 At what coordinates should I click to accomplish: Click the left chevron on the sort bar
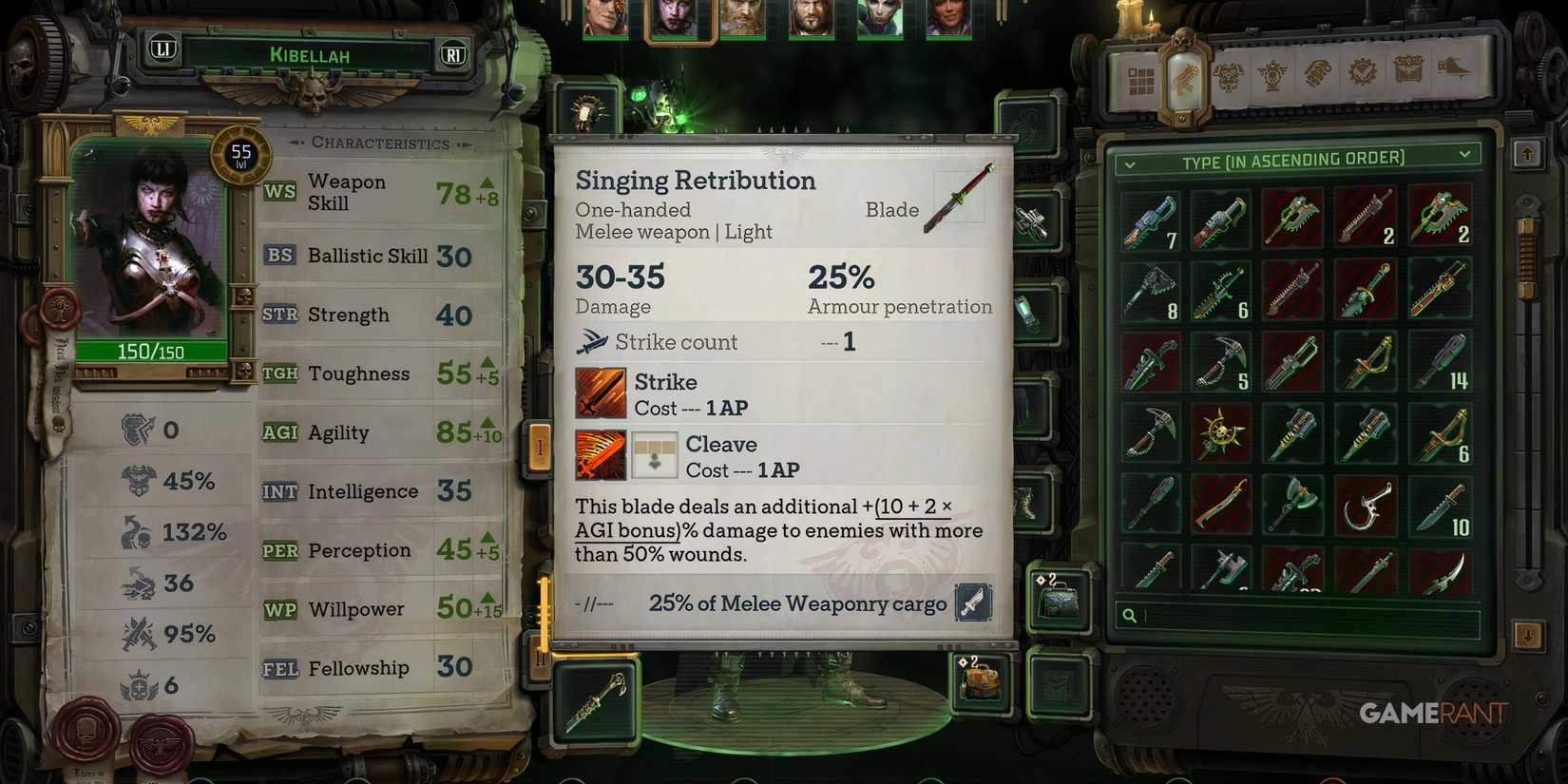coord(1130,163)
